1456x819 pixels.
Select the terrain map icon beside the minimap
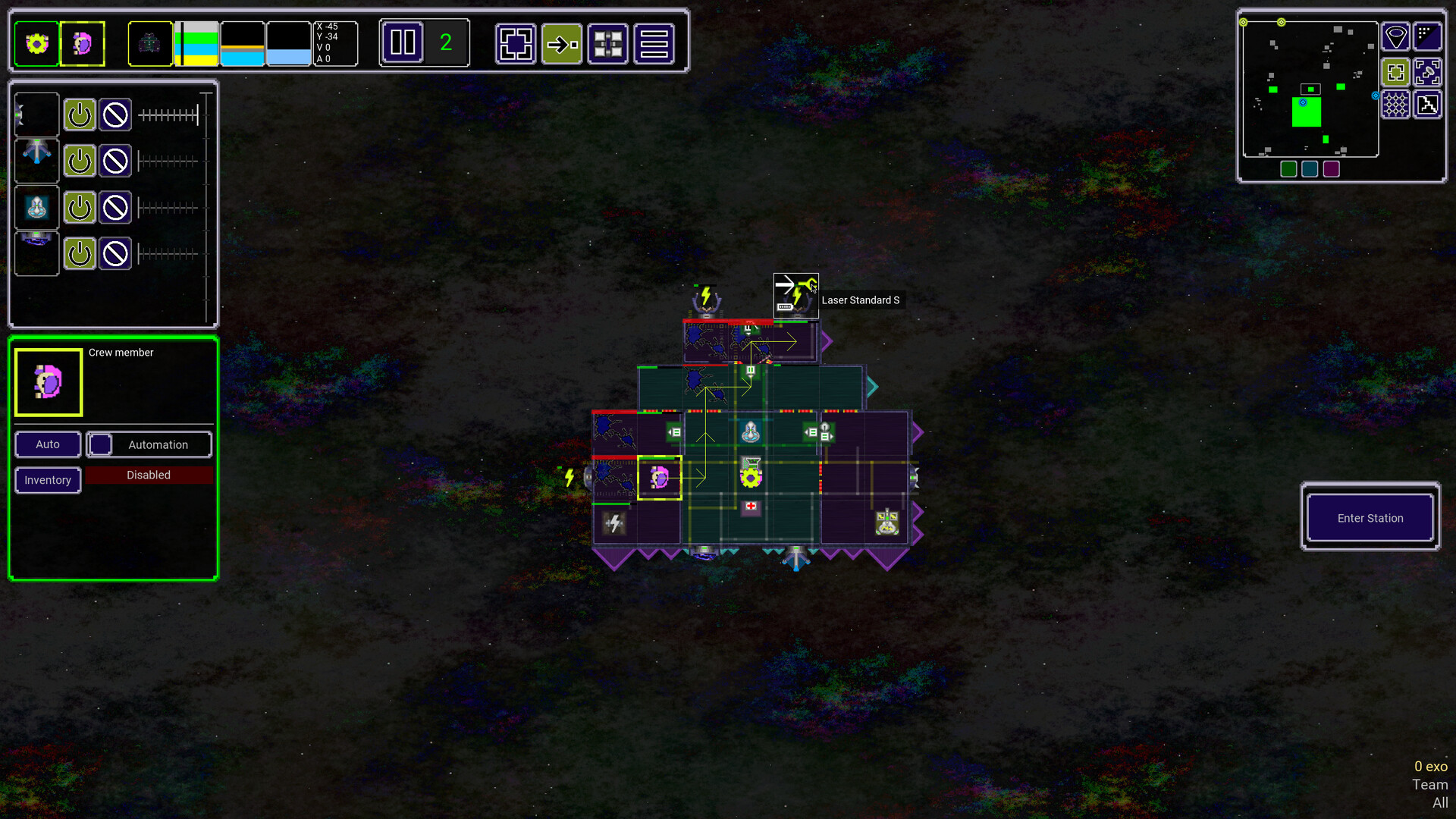click(1428, 104)
